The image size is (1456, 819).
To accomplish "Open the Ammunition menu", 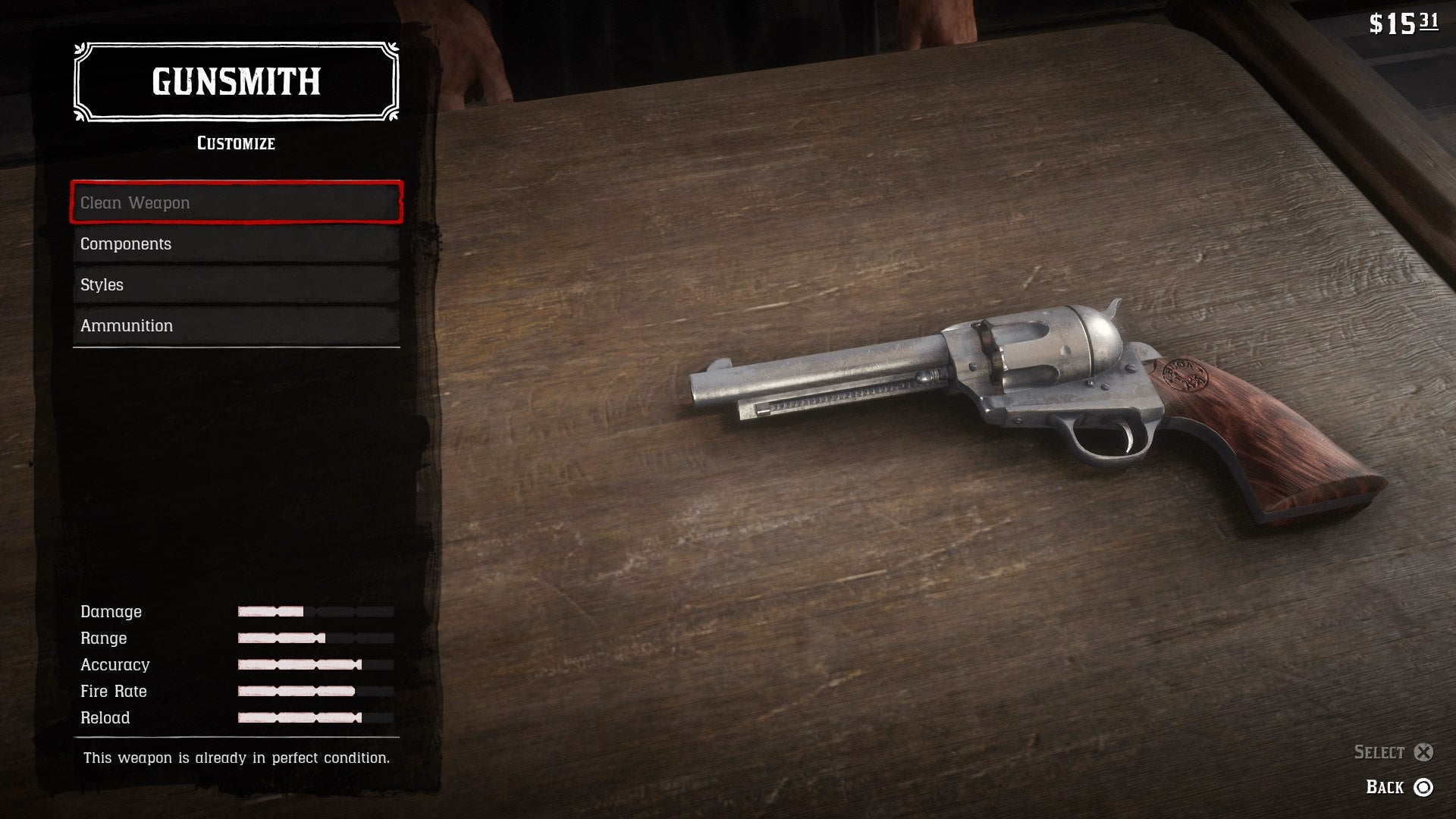I will 236,325.
